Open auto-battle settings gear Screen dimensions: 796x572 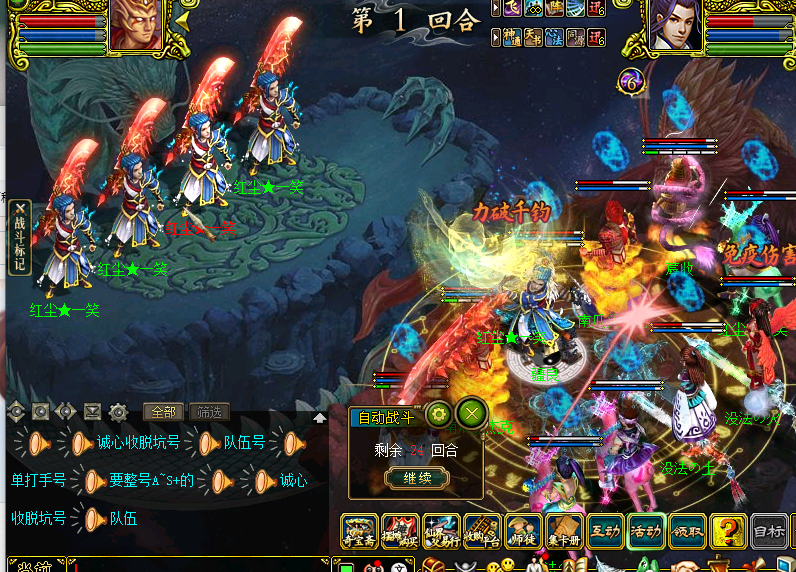tap(439, 414)
